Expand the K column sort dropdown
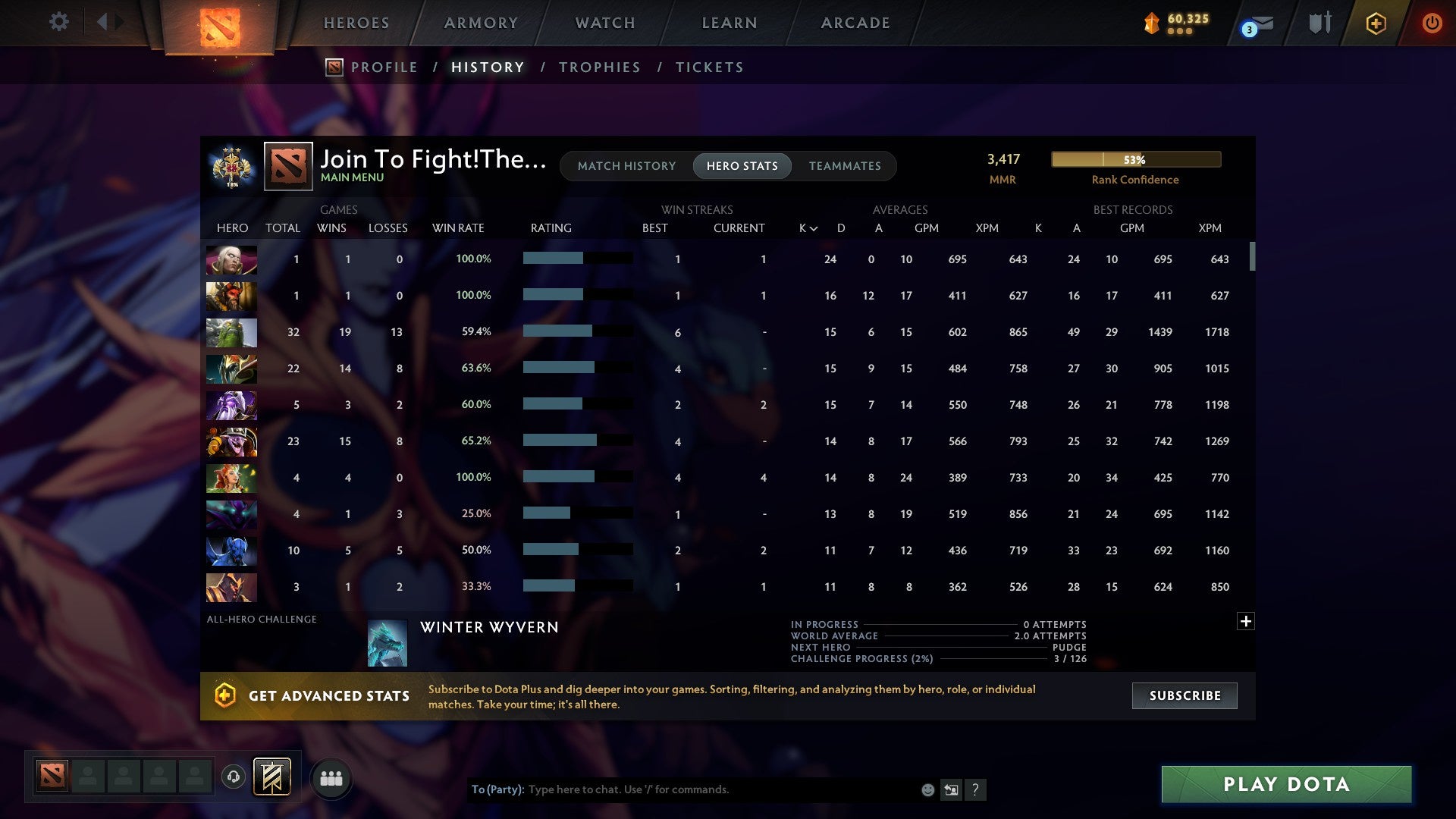The width and height of the screenshot is (1456, 819). pos(806,227)
